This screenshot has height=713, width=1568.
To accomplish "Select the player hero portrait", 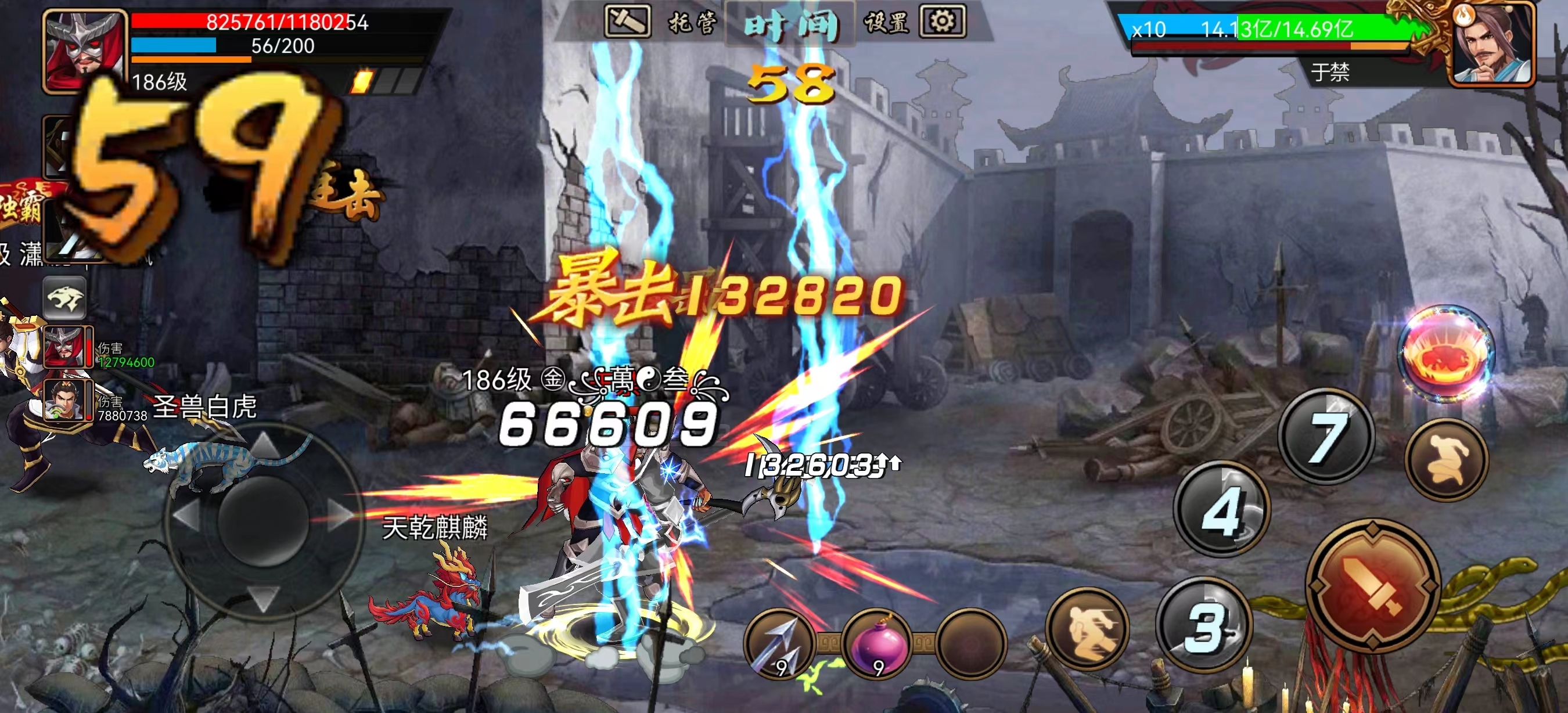I will click(x=84, y=51).
